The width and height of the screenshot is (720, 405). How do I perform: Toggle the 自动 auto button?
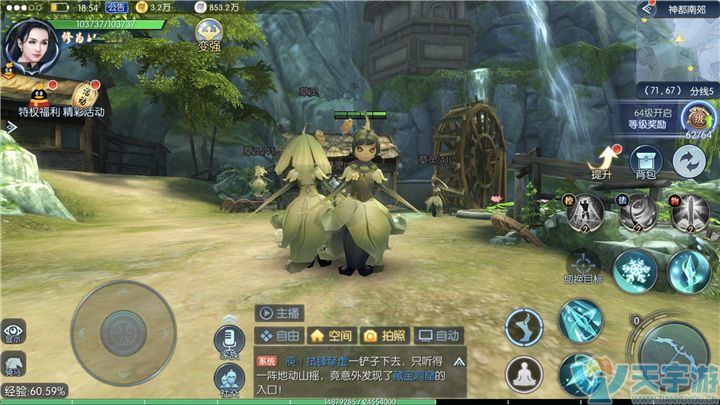[x=439, y=336]
